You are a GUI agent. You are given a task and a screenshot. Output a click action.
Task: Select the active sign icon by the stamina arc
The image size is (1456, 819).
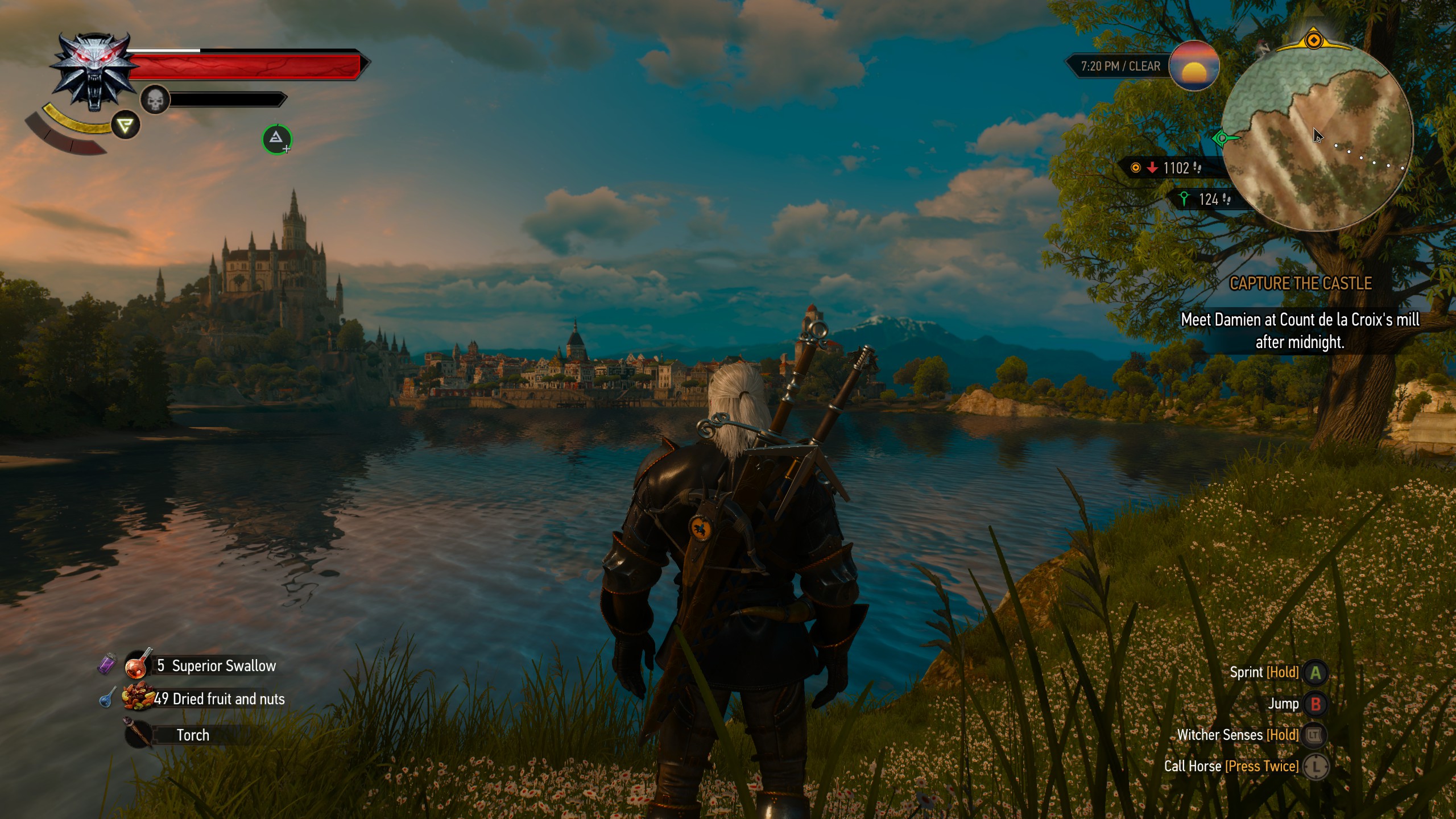[125, 125]
